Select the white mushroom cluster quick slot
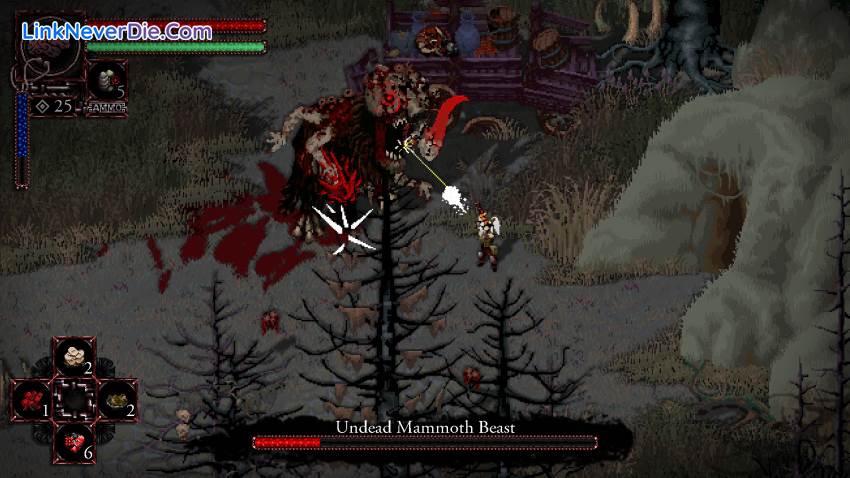 [74, 355]
